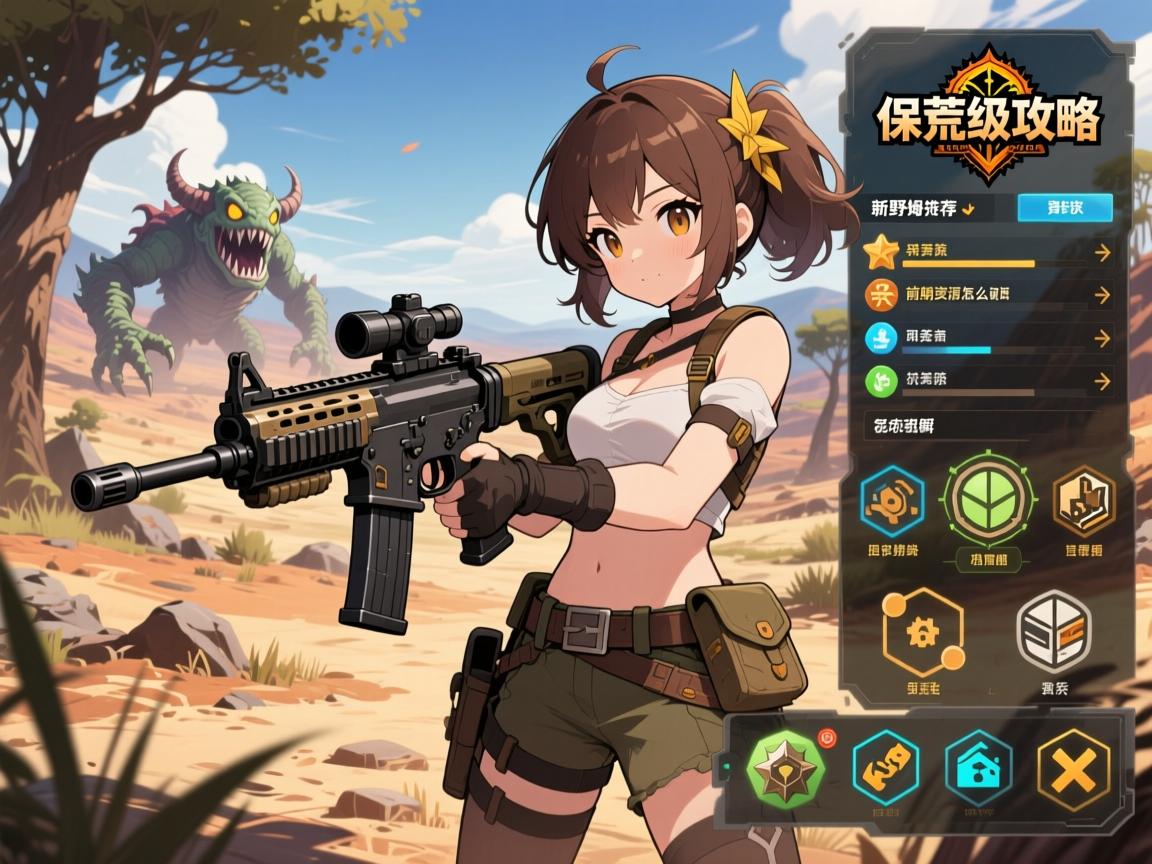
Task: Click the orange gear hexagon with two dots
Action: (x=922, y=632)
